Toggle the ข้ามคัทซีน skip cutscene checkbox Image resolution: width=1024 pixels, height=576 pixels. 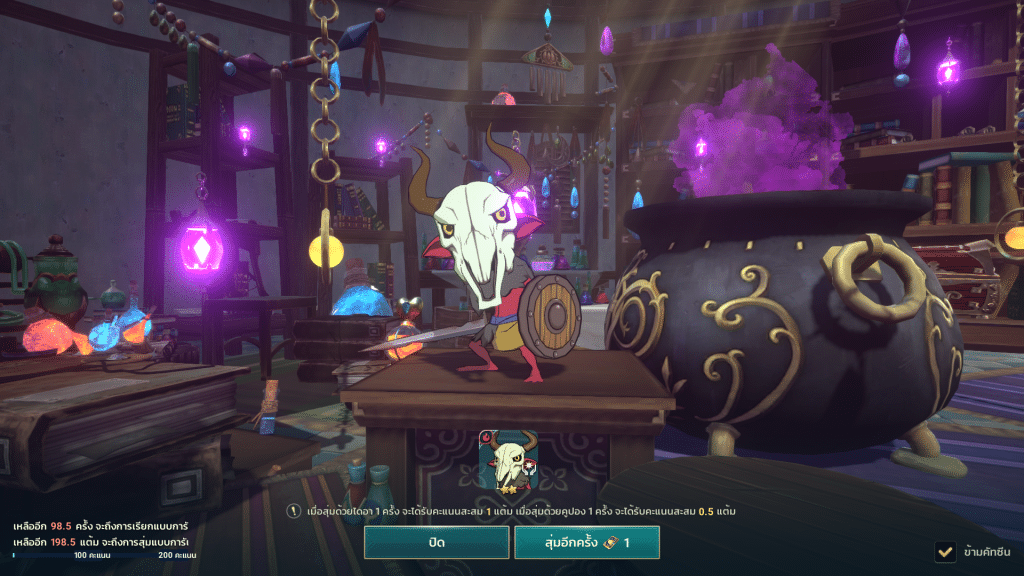click(x=943, y=551)
